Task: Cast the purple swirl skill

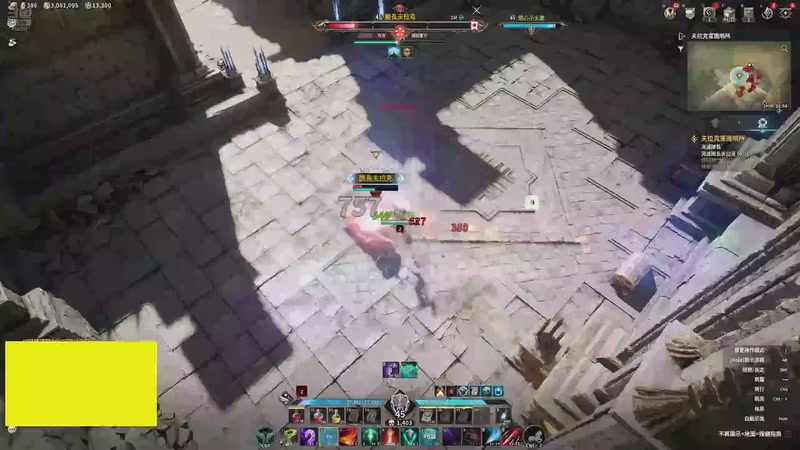Action: coord(309,436)
